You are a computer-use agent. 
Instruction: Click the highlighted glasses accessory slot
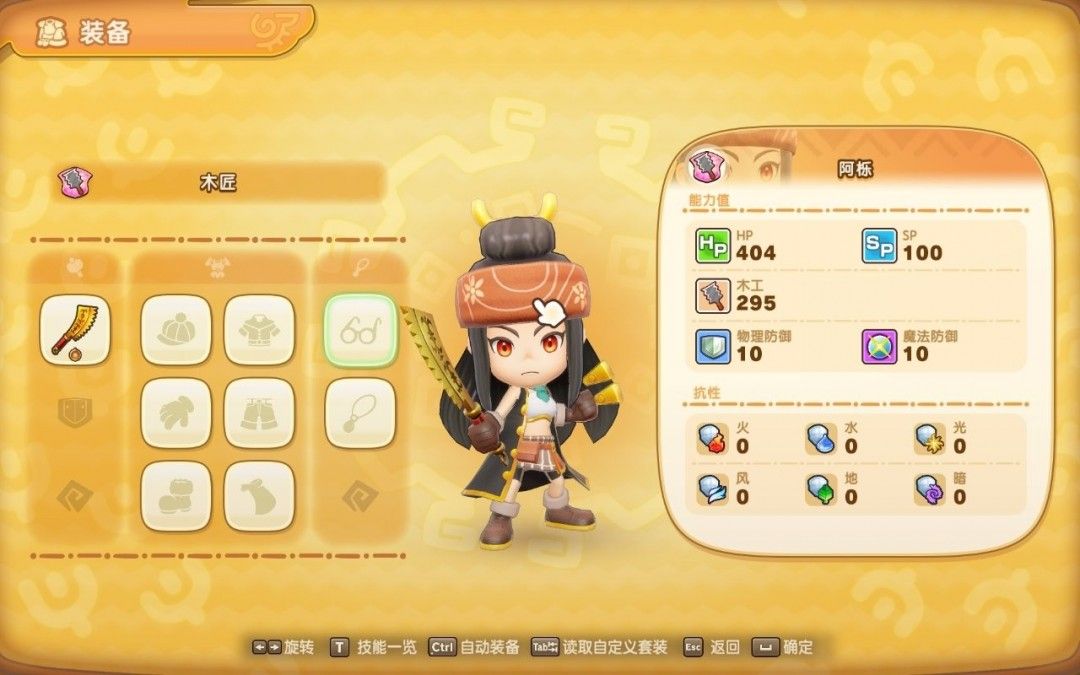coord(360,330)
